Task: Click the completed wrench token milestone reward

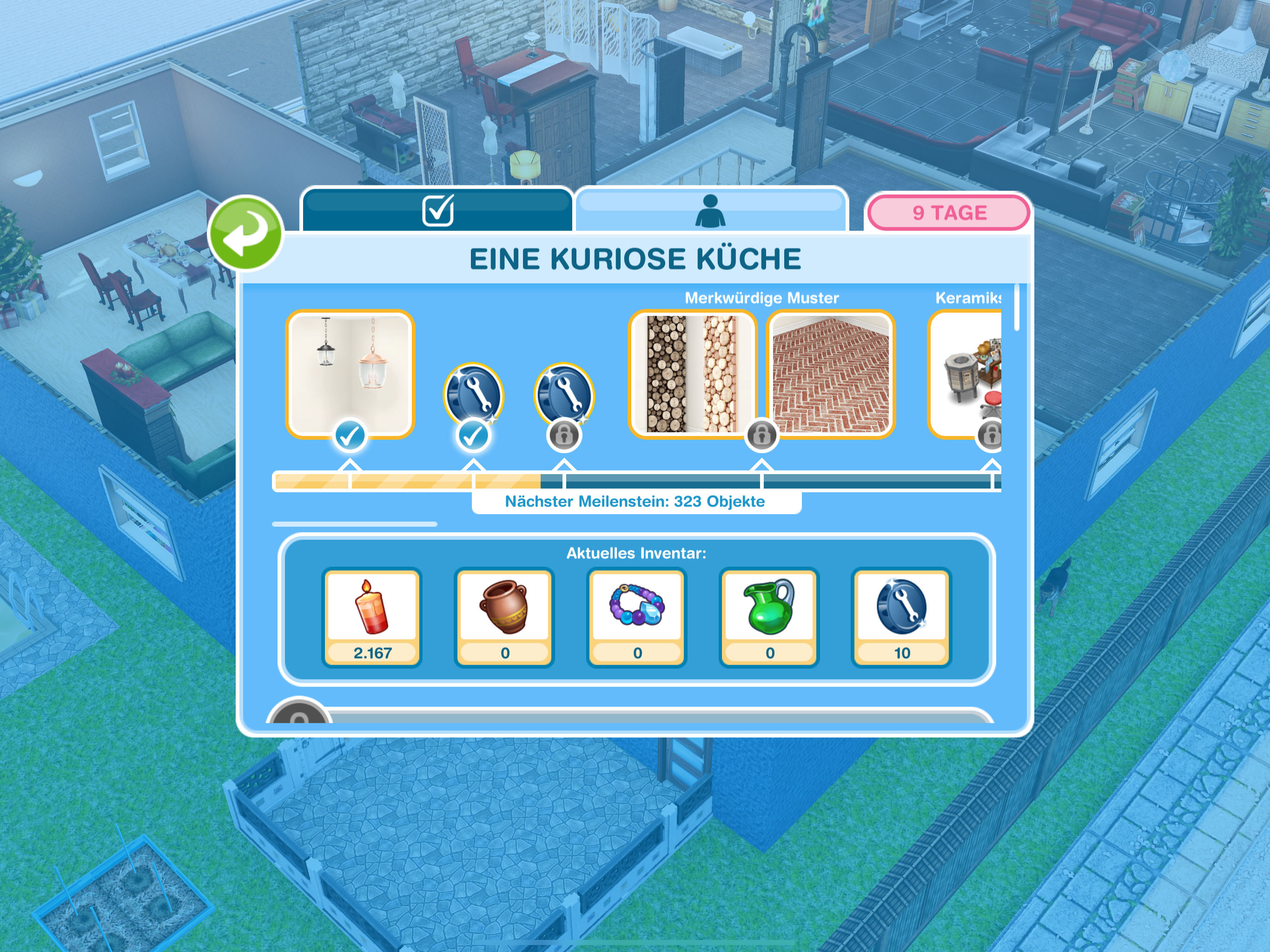Action: [x=474, y=395]
